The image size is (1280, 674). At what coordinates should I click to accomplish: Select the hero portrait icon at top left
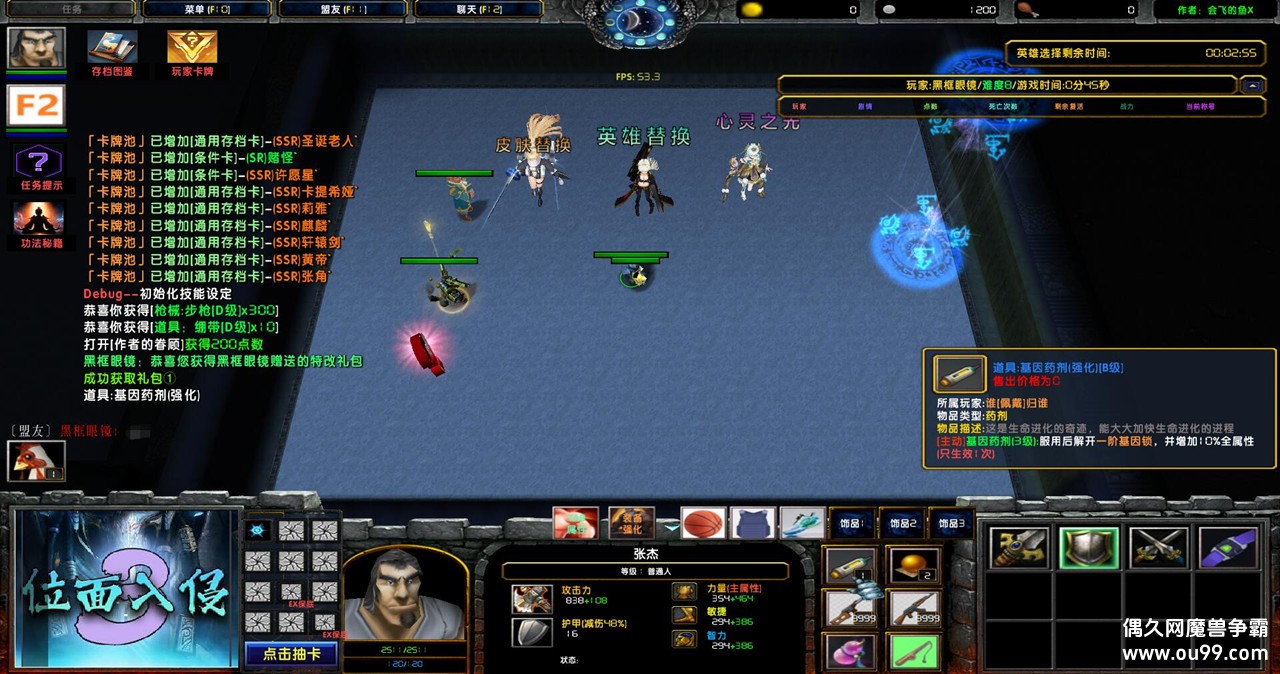coord(37,48)
